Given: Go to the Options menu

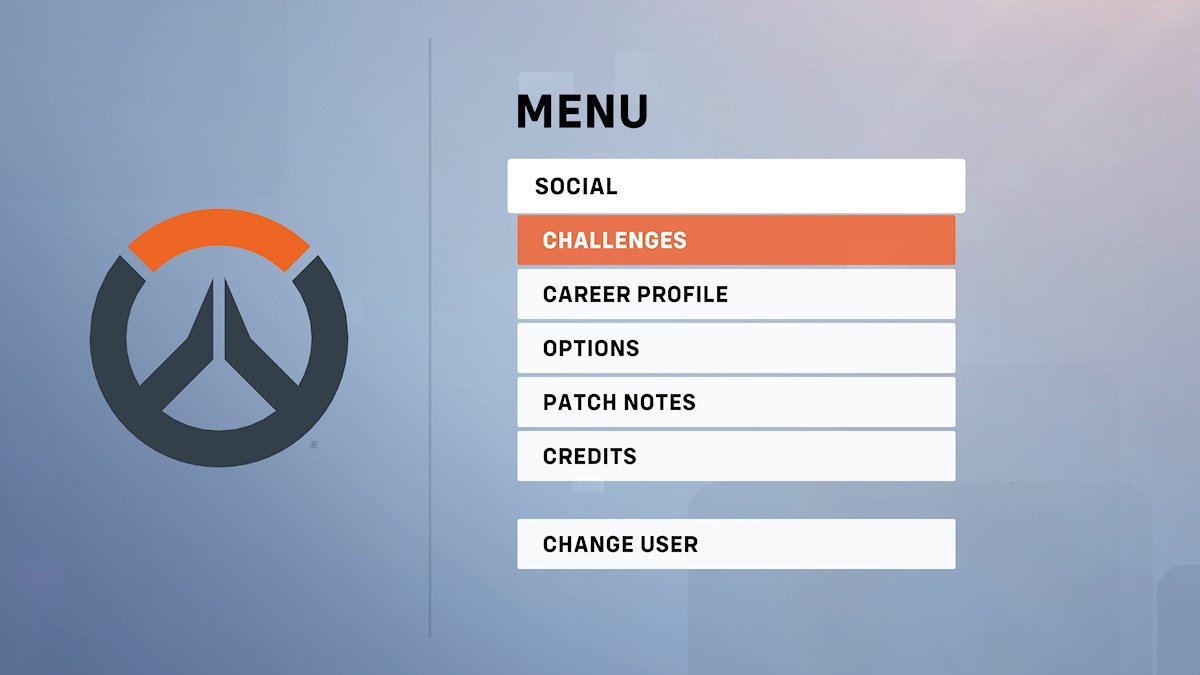Looking at the screenshot, I should pos(736,348).
